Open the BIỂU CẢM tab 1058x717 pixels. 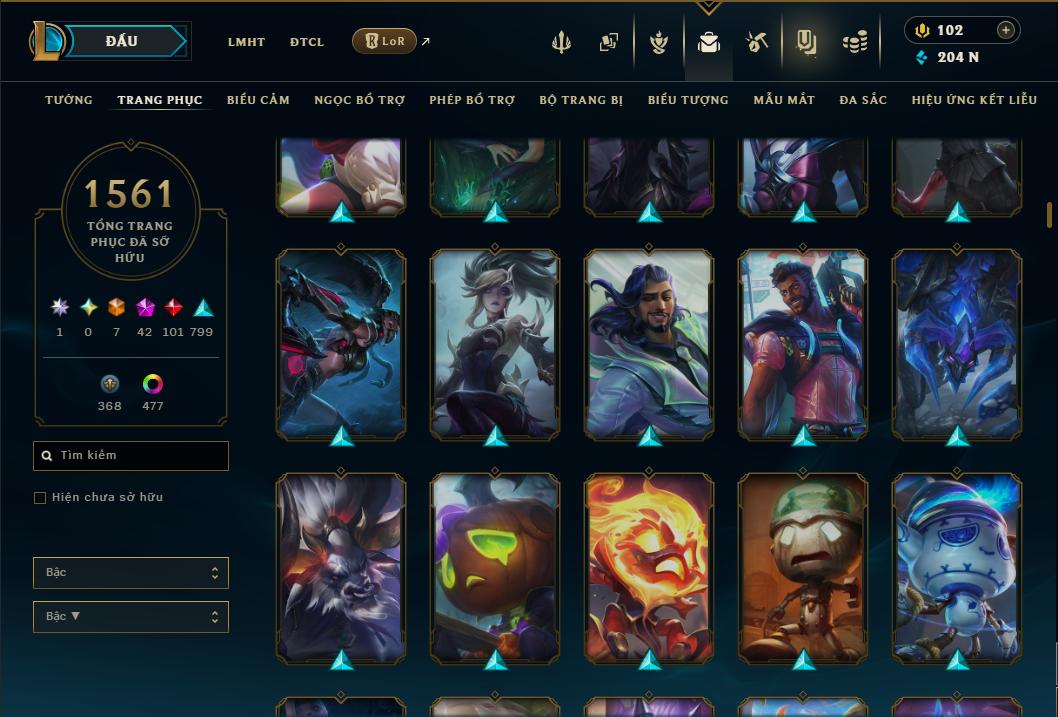pyautogui.click(x=258, y=100)
